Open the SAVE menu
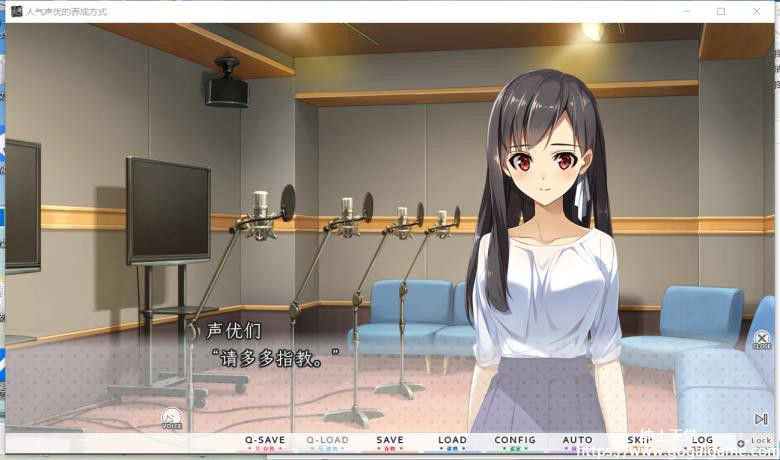This screenshot has width=780, height=460. 390,441
